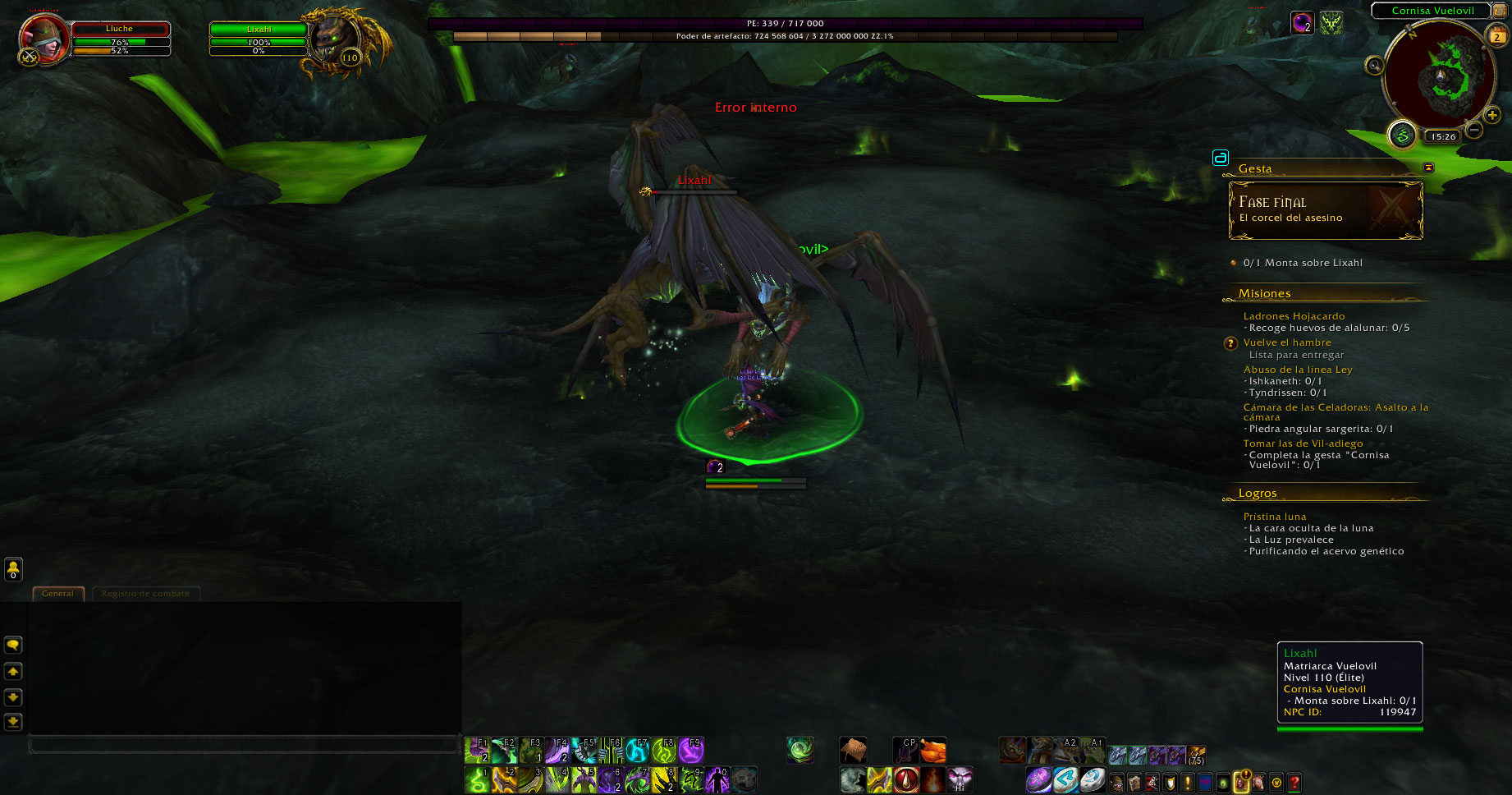Open the Ladrones Hojacardo quest entry
Screen dimensions: 1512x795
(1294, 316)
